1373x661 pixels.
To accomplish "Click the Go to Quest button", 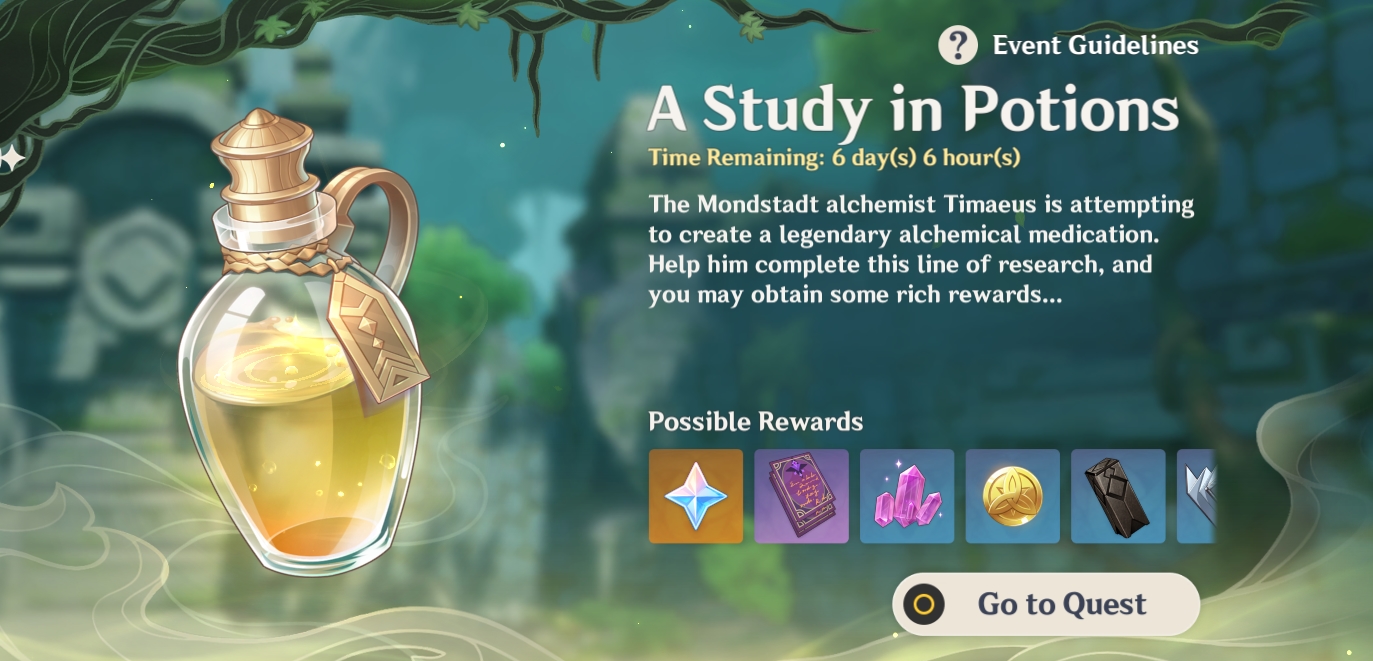I will coord(1046,604).
